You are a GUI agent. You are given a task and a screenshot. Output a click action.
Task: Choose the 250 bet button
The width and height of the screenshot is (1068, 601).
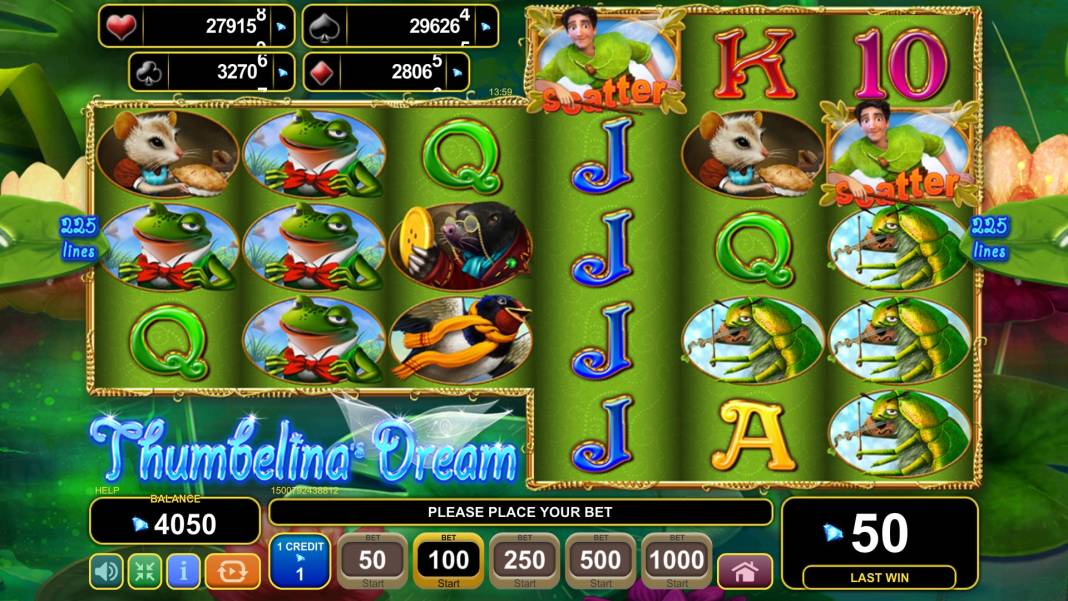point(524,561)
